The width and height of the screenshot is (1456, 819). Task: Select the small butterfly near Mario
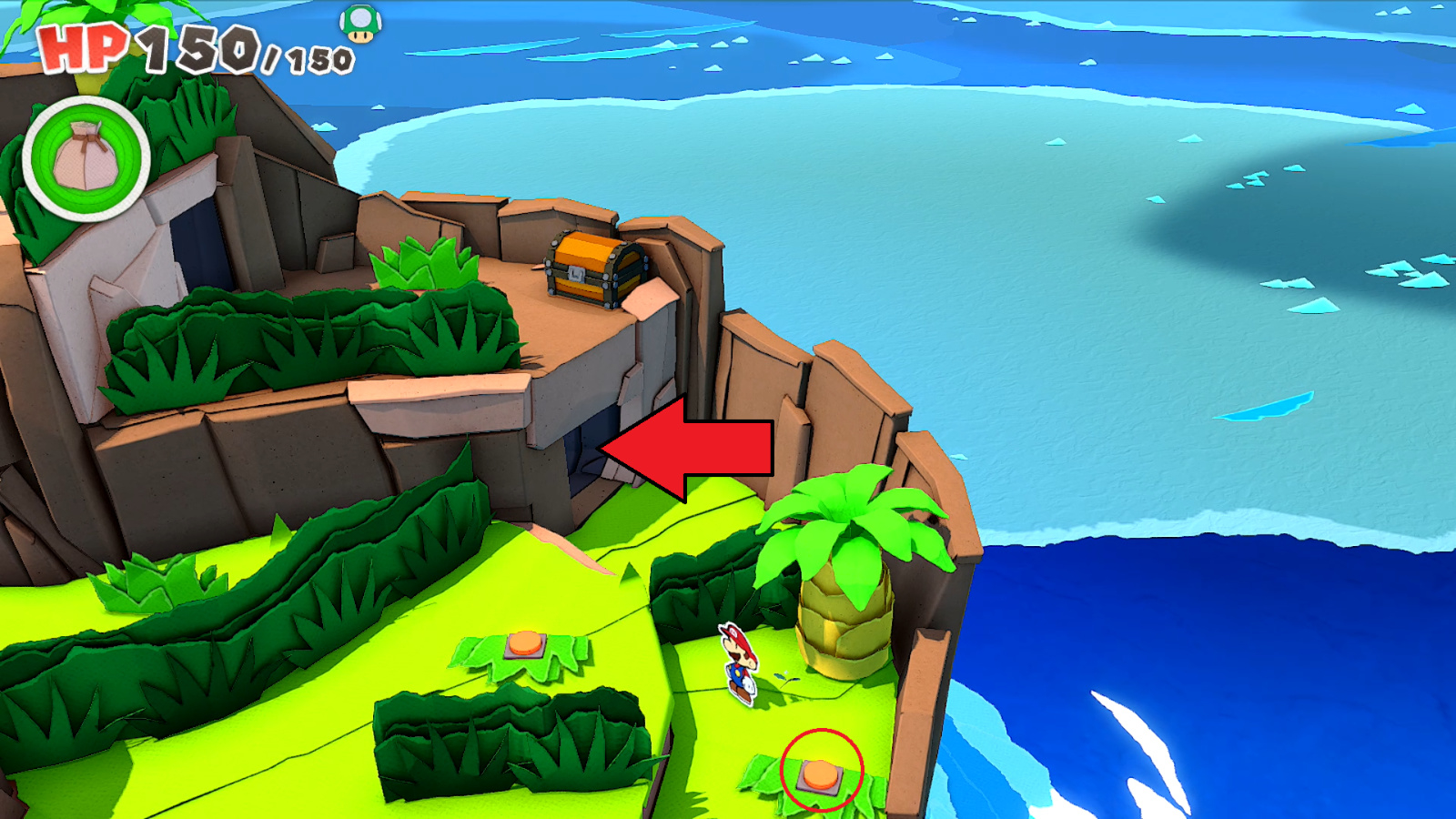click(x=784, y=678)
